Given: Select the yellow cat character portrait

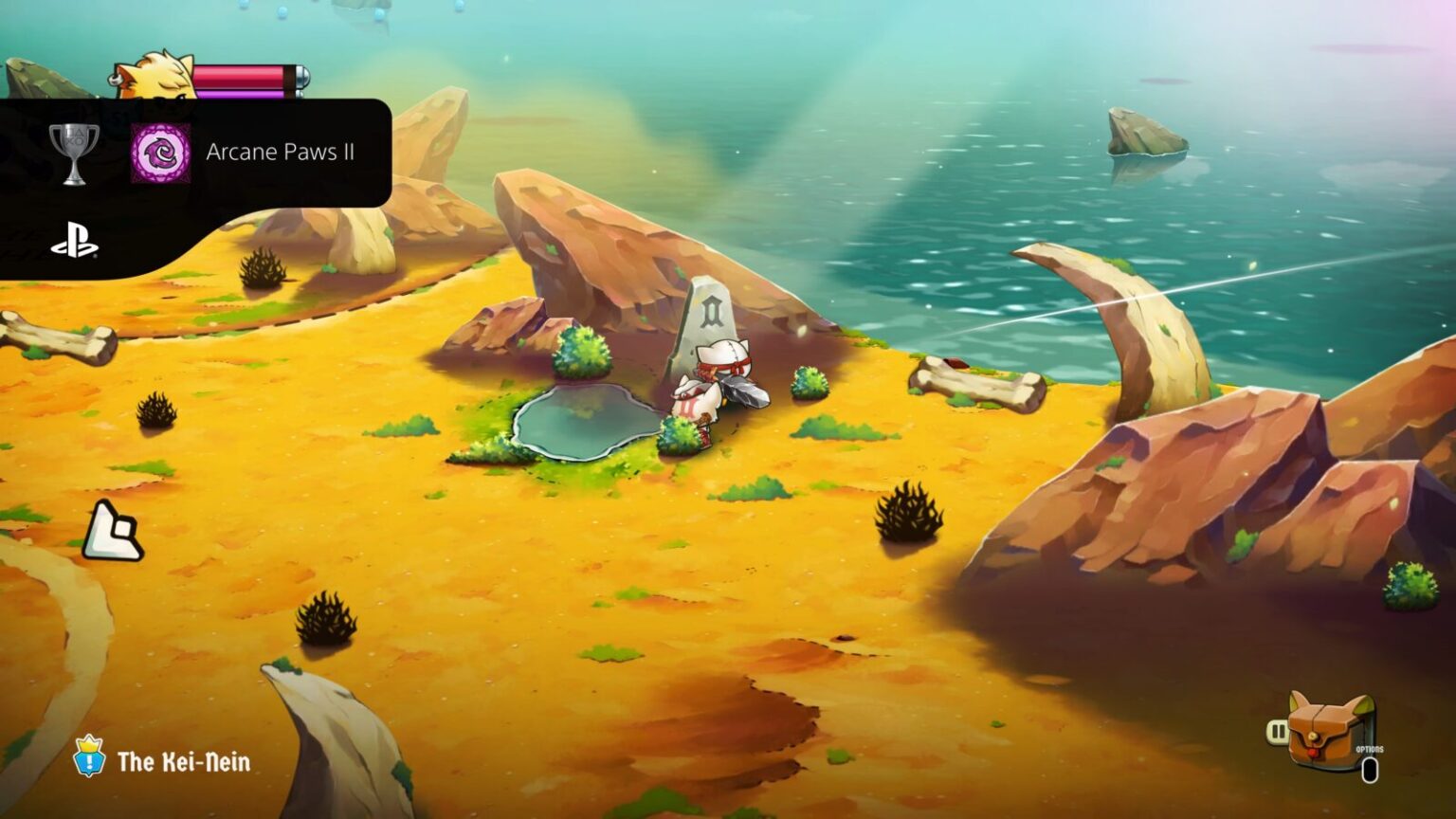Looking at the screenshot, I should tap(156, 76).
